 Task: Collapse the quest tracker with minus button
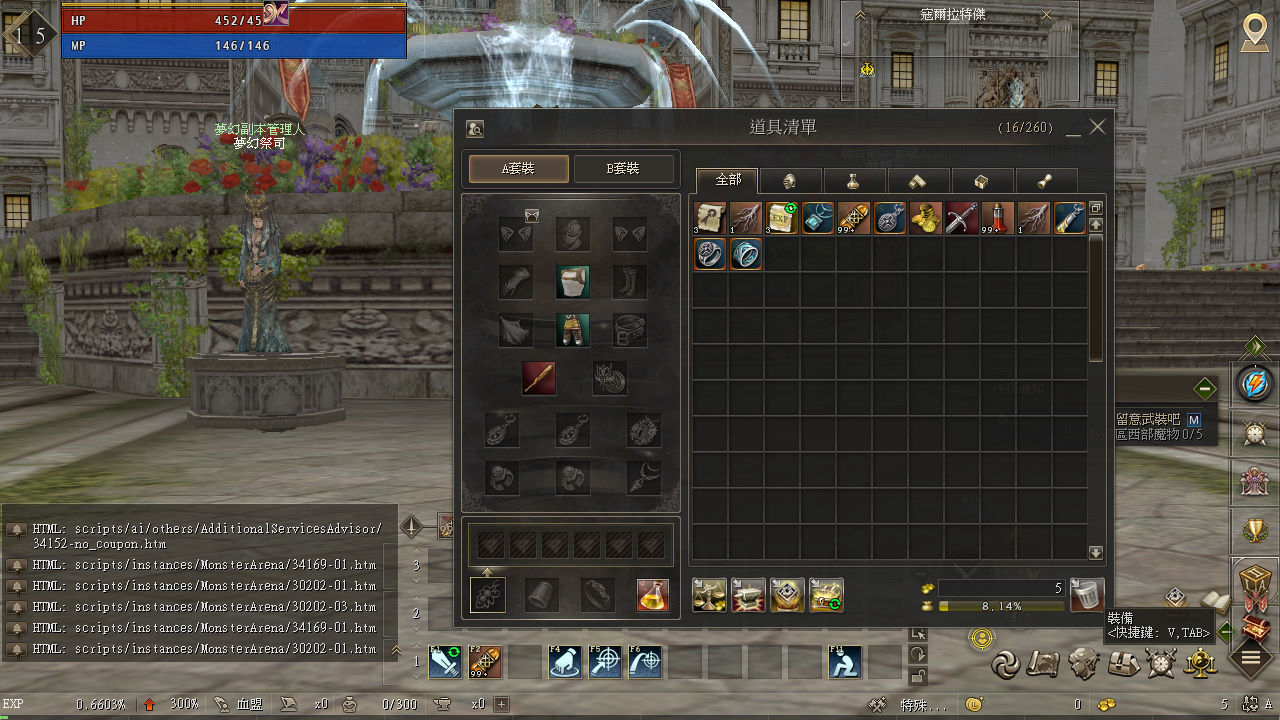1204,388
